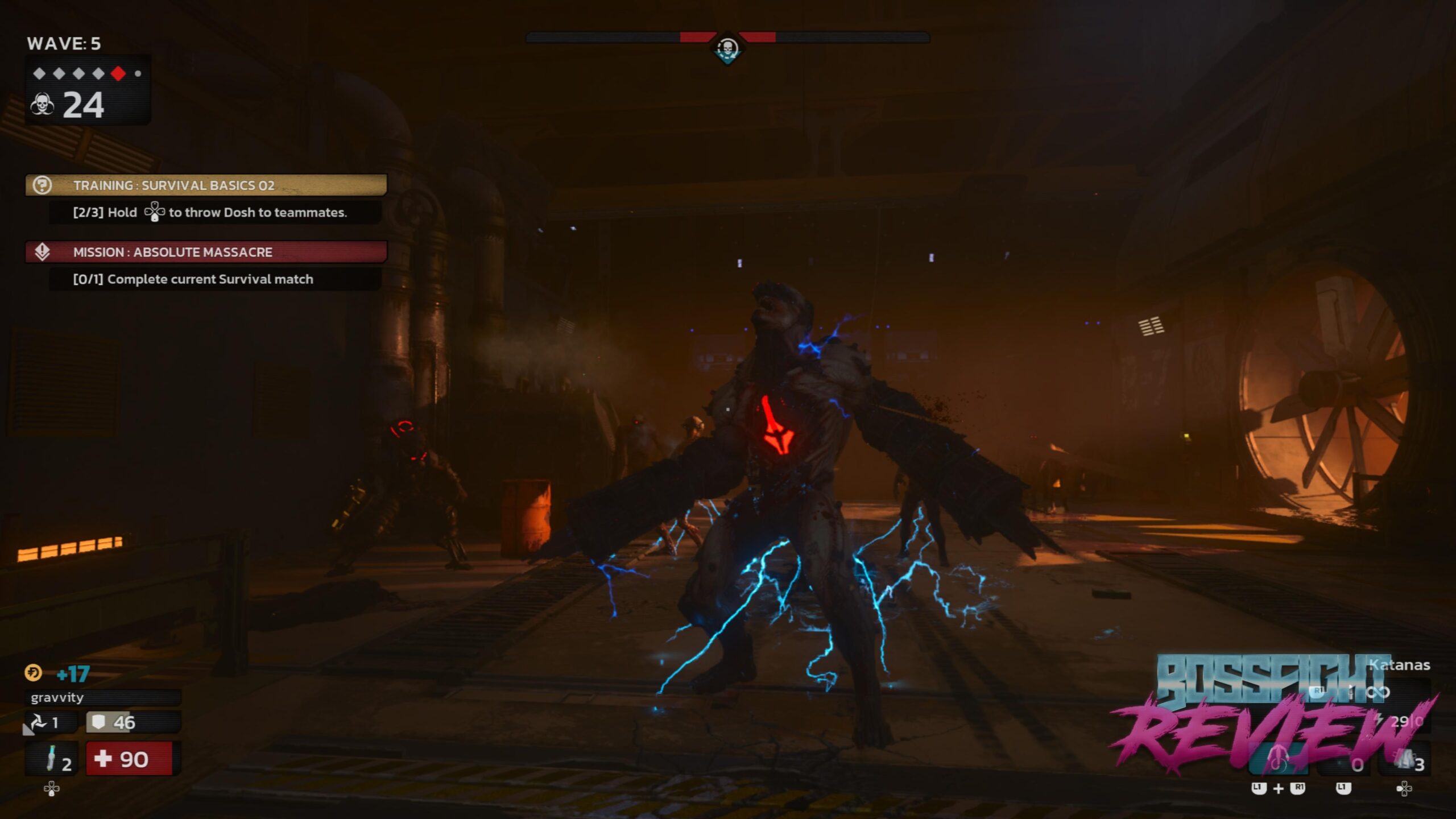The image size is (1456, 819).
Task: Click the boss skull emblem
Action: coord(727,49)
